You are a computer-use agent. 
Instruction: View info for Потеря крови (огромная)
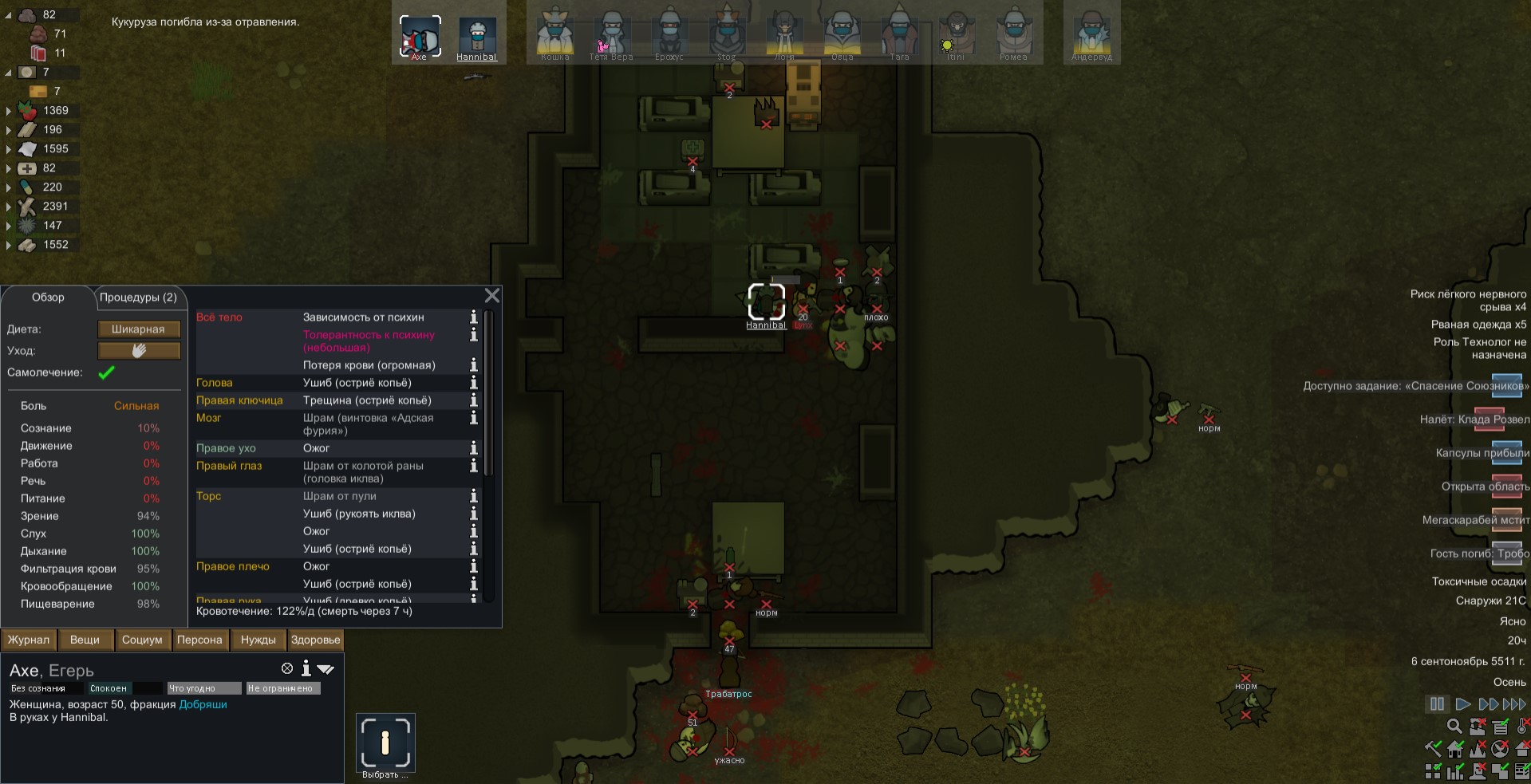473,365
